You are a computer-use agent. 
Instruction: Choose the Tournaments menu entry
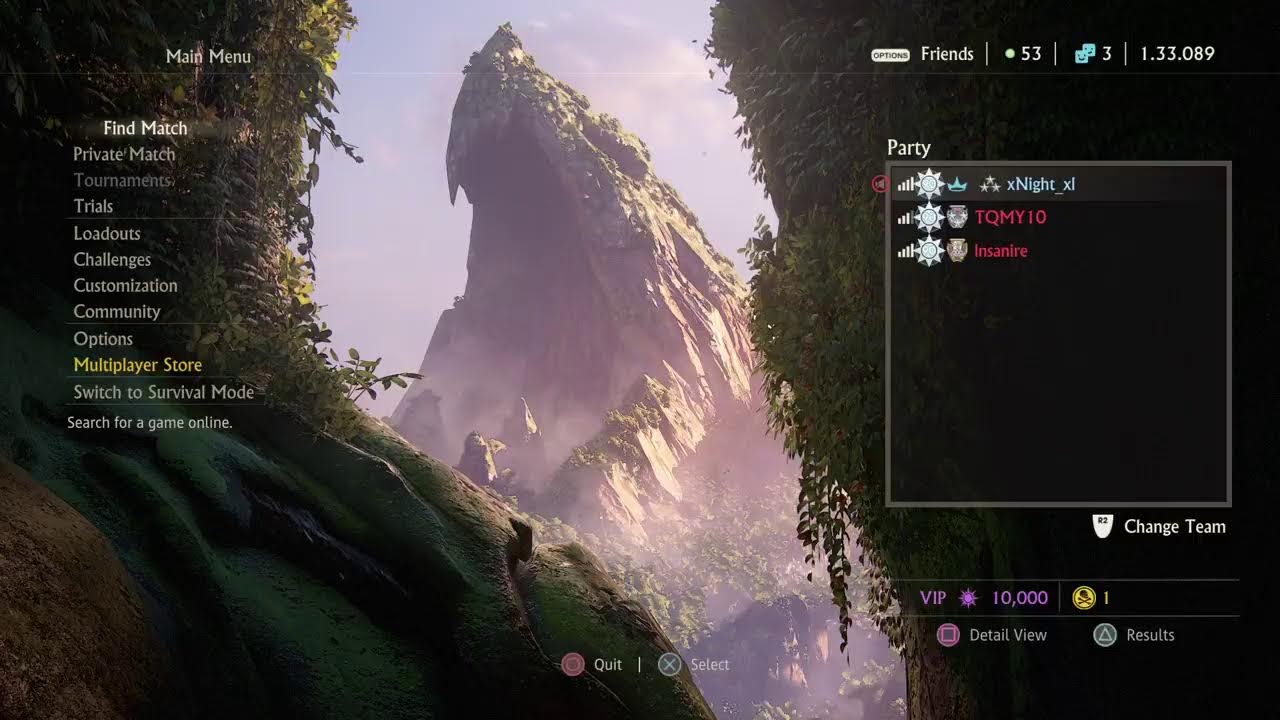click(122, 180)
